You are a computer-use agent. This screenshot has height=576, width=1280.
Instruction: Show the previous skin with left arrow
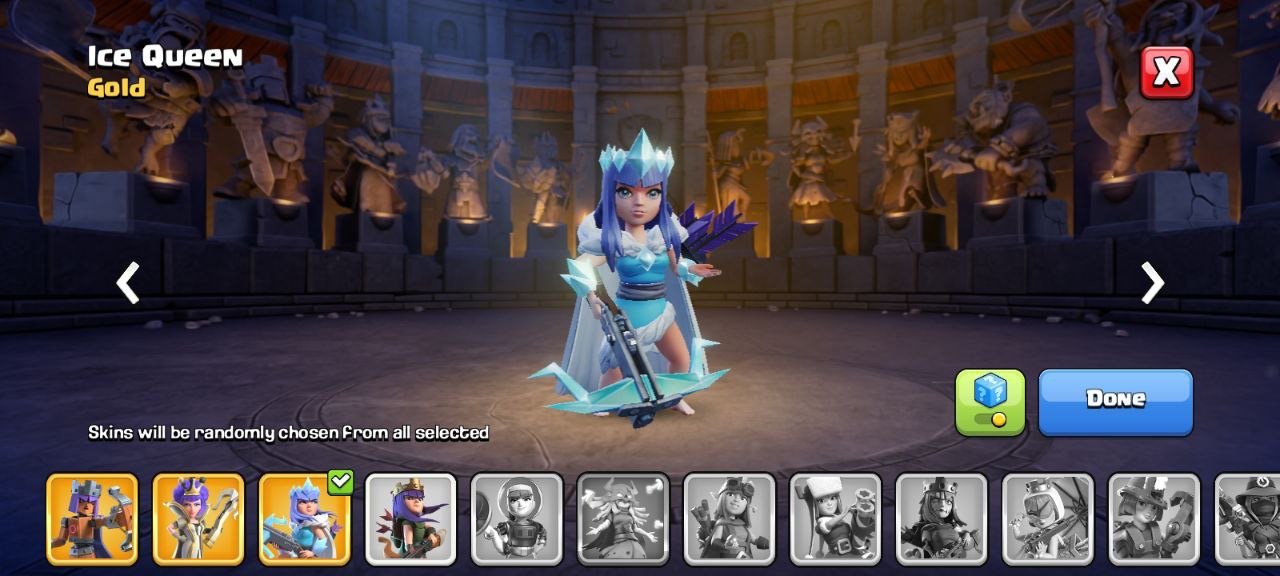[128, 283]
